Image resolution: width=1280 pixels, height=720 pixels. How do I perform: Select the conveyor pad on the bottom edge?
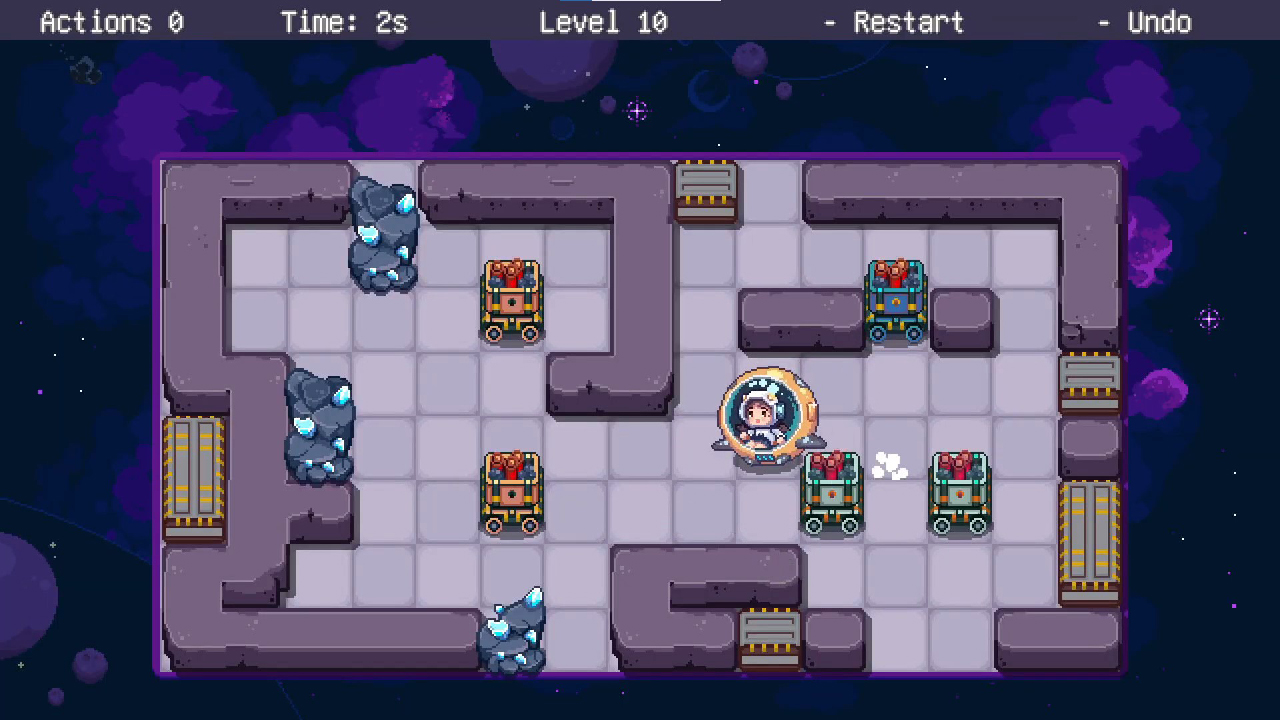[x=770, y=635]
